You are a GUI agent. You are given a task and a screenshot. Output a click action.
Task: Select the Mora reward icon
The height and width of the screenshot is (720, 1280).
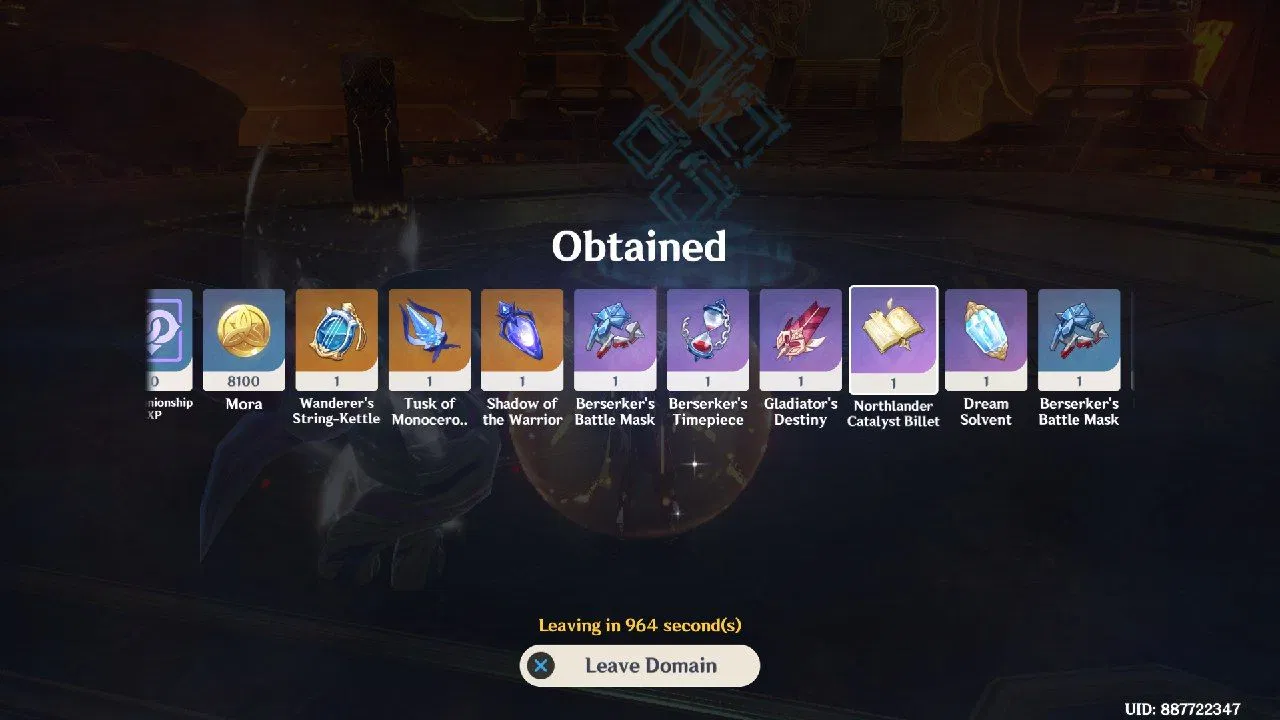[243, 335]
